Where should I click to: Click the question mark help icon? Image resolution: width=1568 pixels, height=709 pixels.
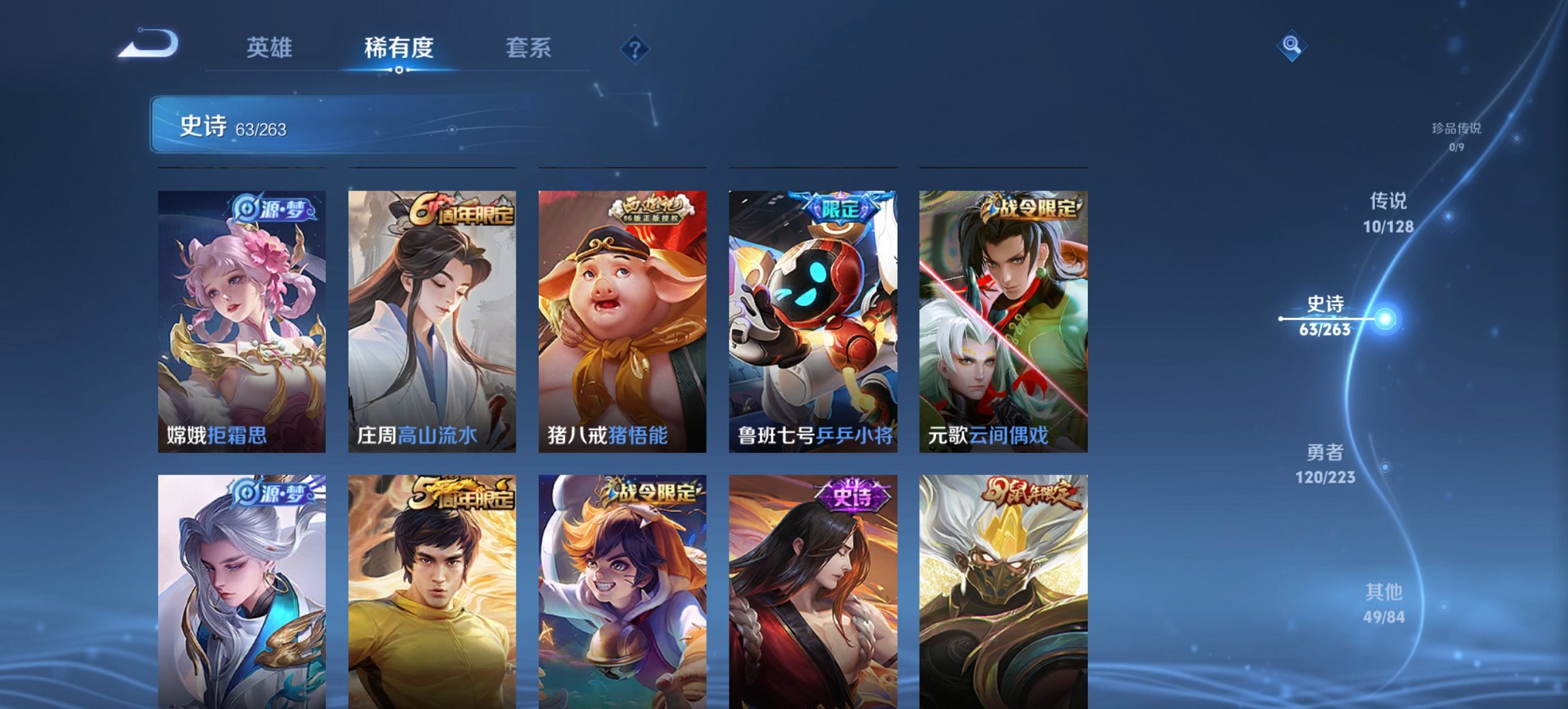[635, 48]
